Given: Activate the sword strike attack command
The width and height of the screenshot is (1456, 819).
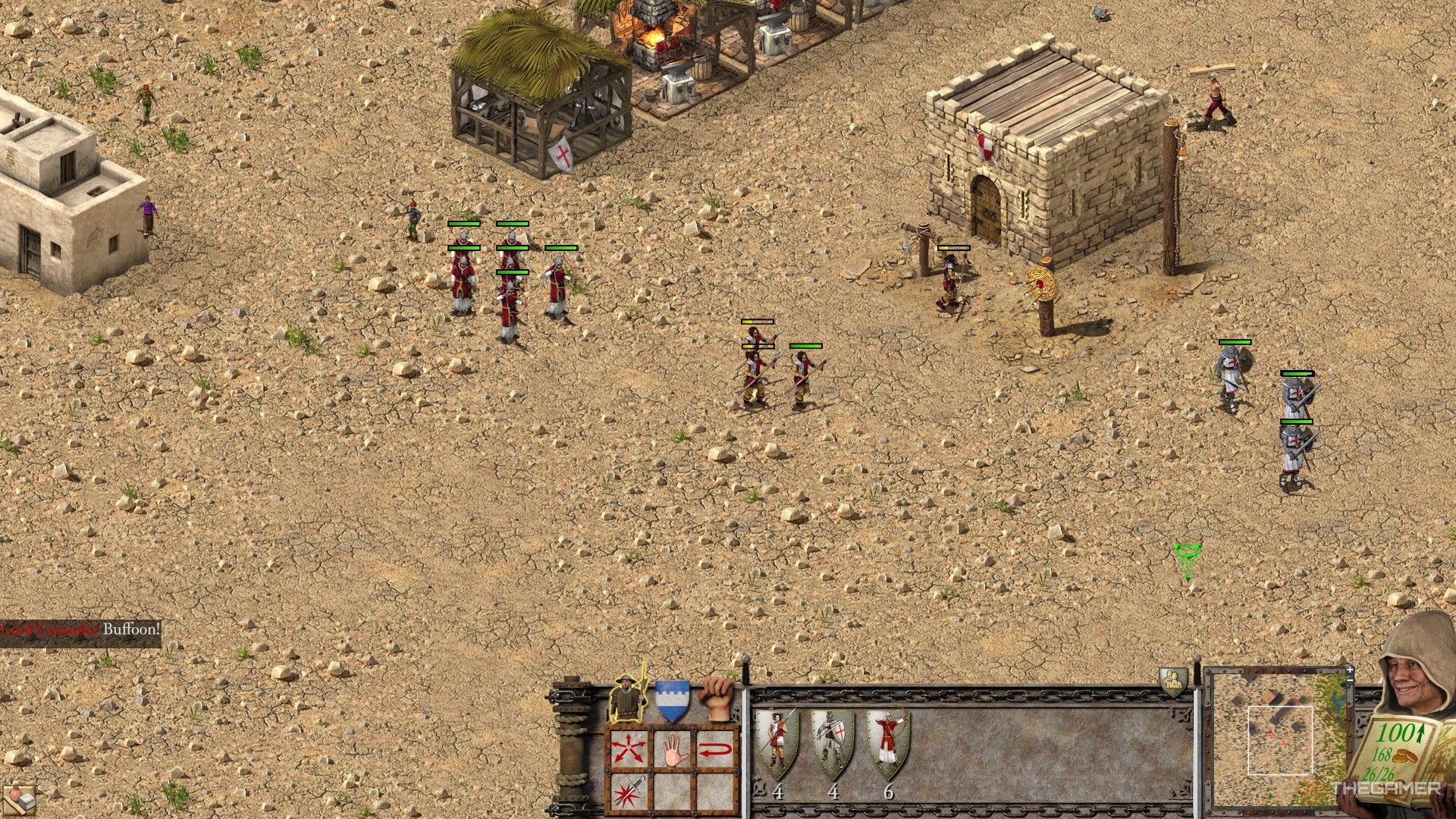Looking at the screenshot, I should pyautogui.click(x=629, y=791).
